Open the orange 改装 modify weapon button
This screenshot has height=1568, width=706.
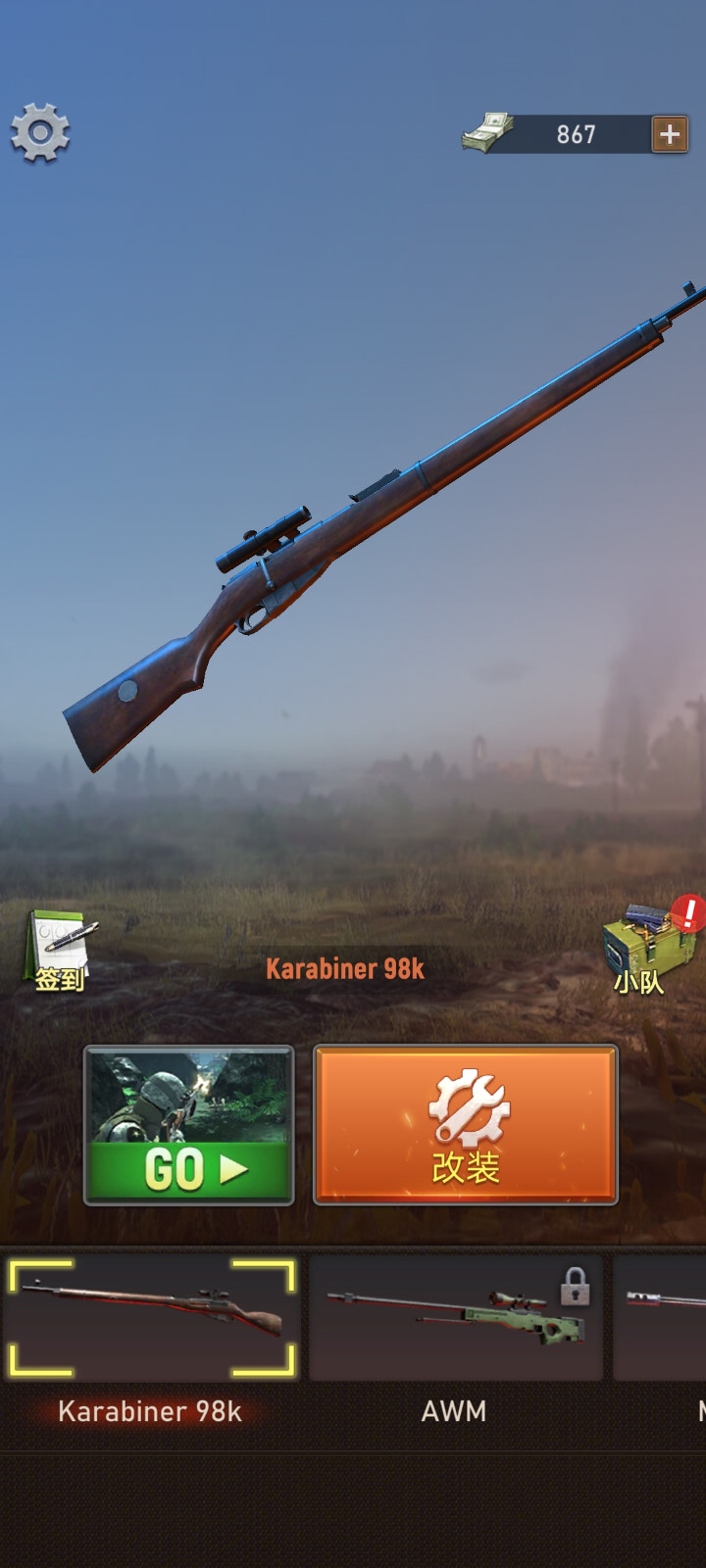pos(466,1125)
